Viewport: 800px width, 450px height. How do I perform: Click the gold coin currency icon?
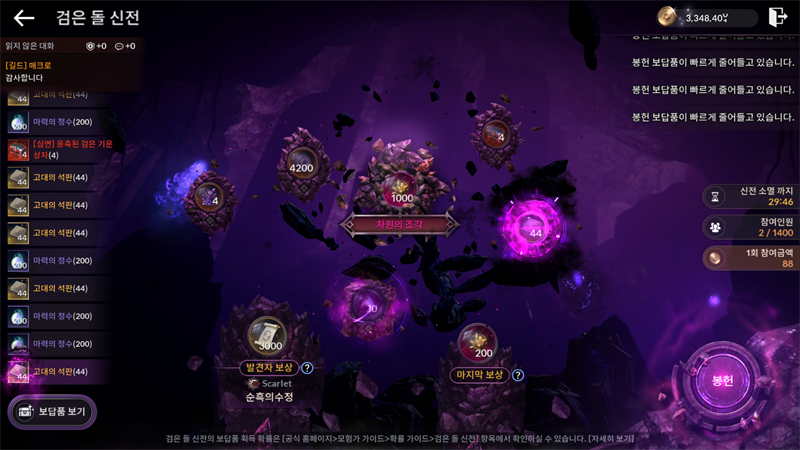pyautogui.click(x=667, y=17)
